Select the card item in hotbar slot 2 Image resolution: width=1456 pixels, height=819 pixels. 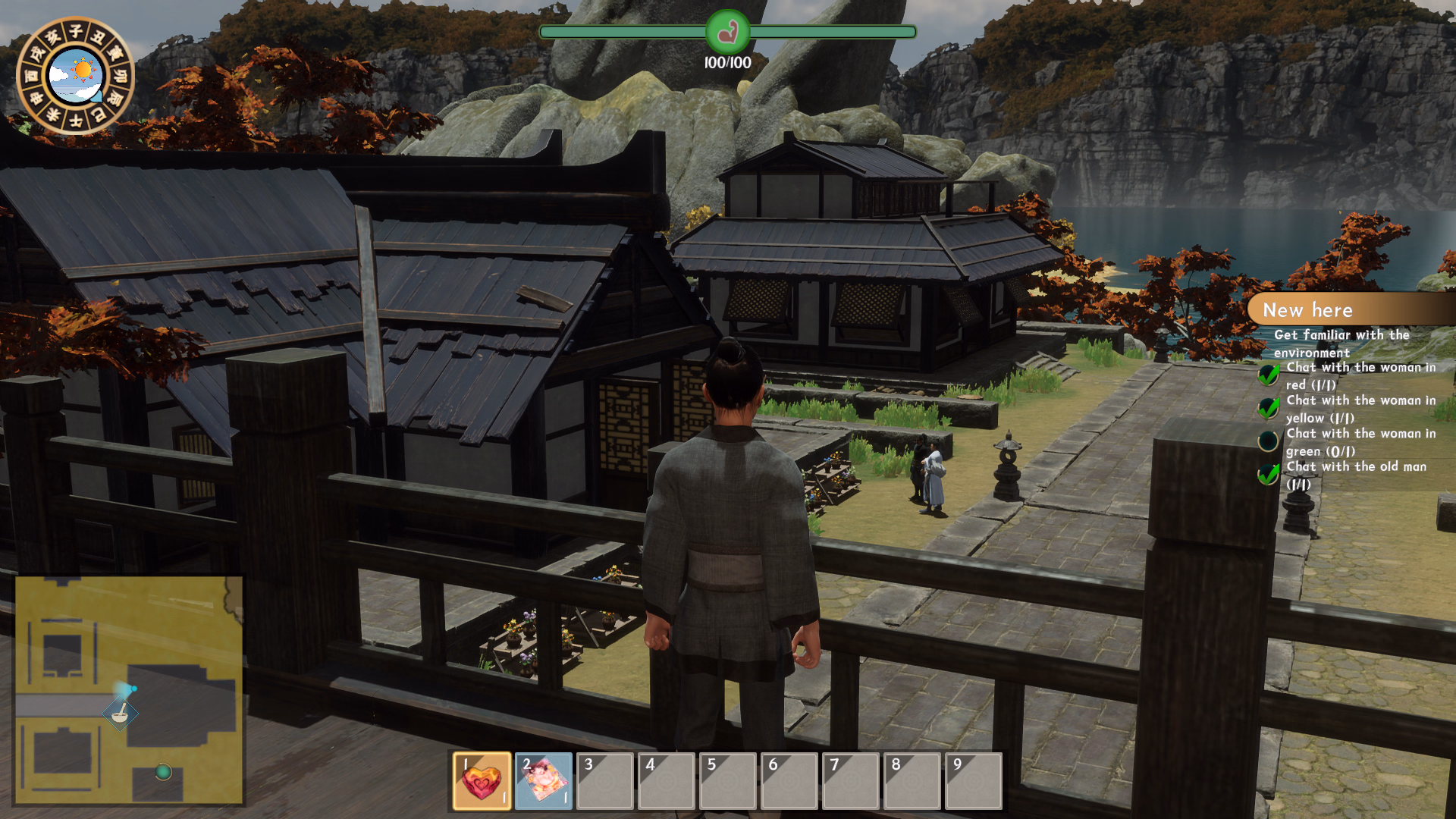tap(543, 781)
